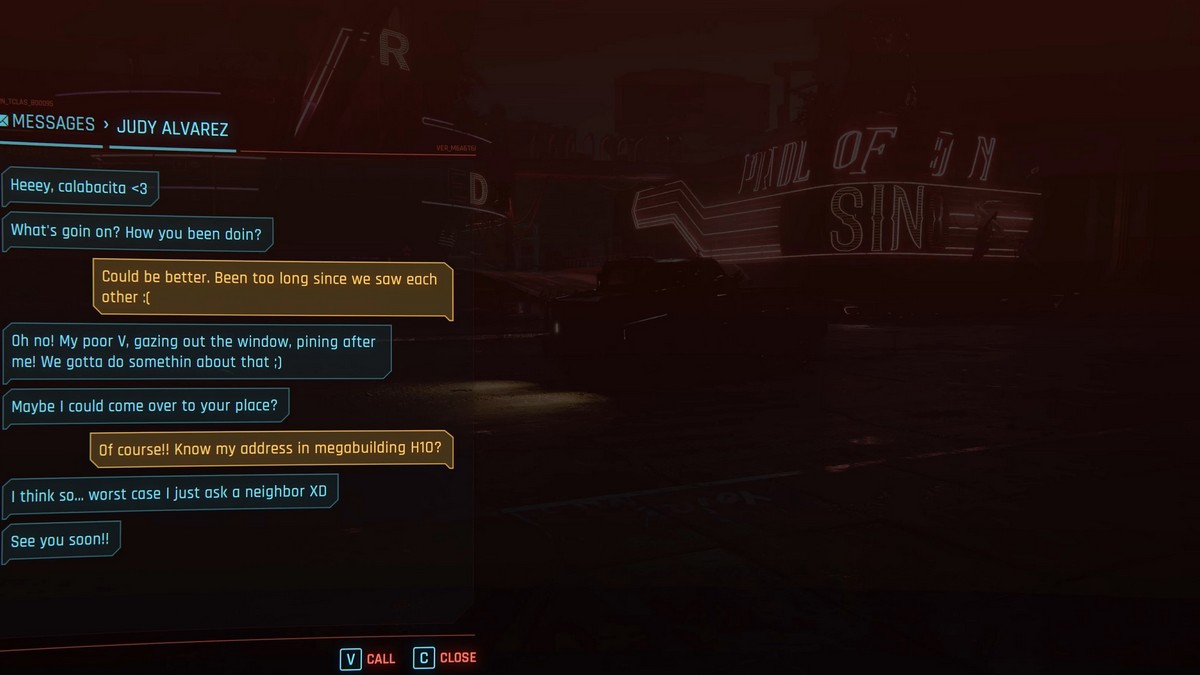The image size is (1200, 675).
Task: Highlight the "Oh no! My poor V" message
Action: click(x=196, y=351)
